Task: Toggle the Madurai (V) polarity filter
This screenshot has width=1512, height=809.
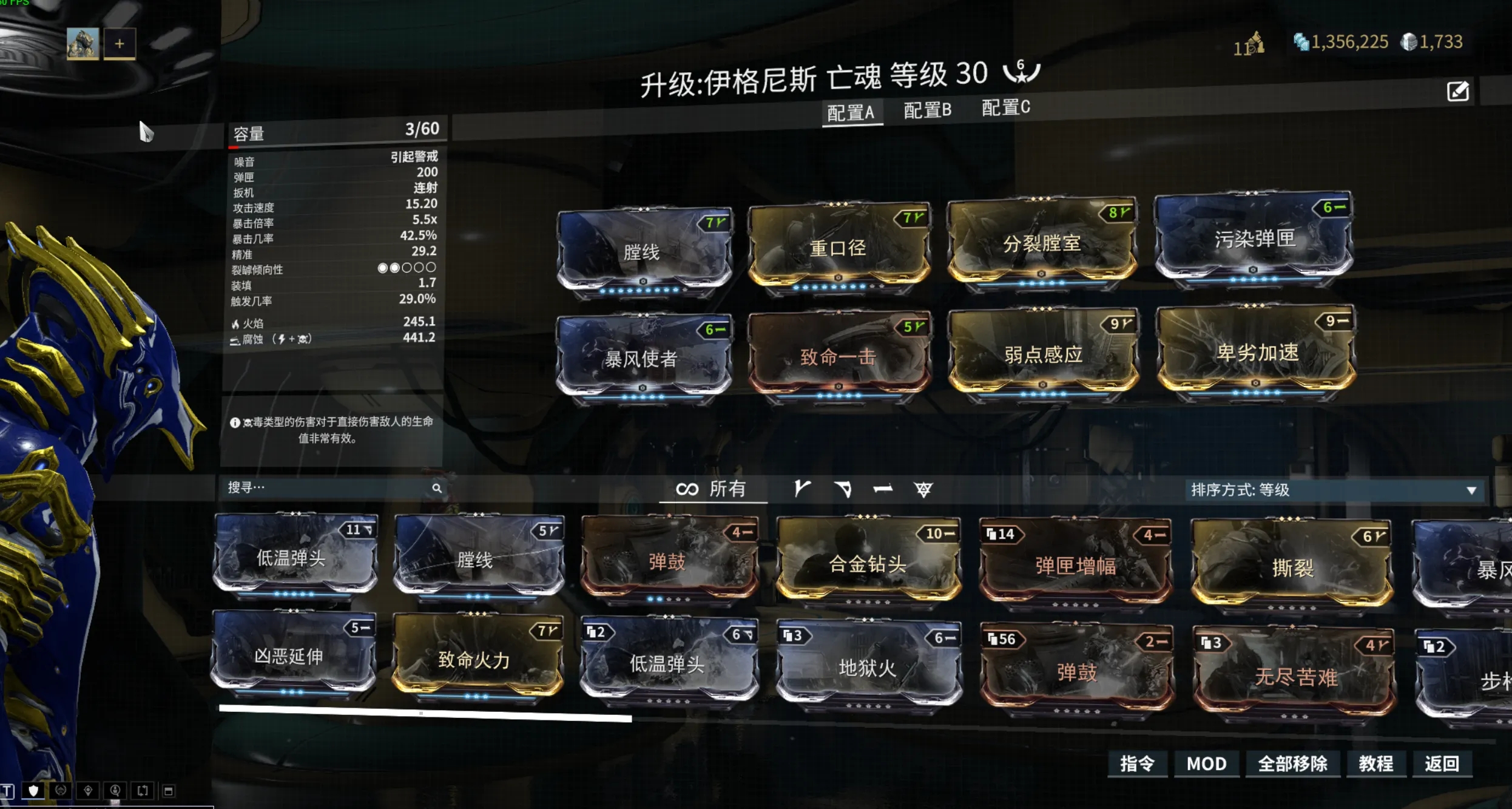Action: click(800, 489)
